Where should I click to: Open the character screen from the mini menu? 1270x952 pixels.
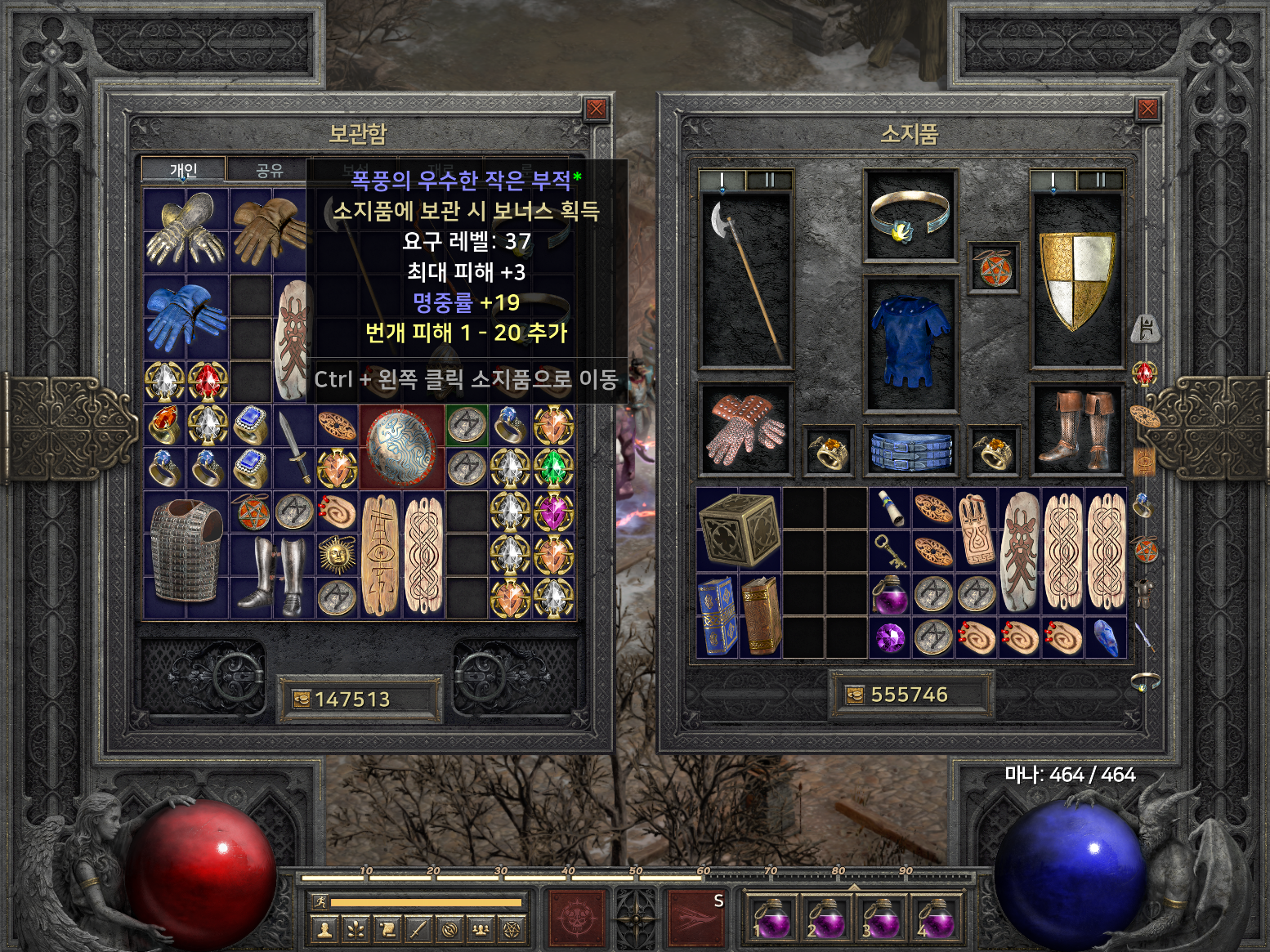(324, 929)
